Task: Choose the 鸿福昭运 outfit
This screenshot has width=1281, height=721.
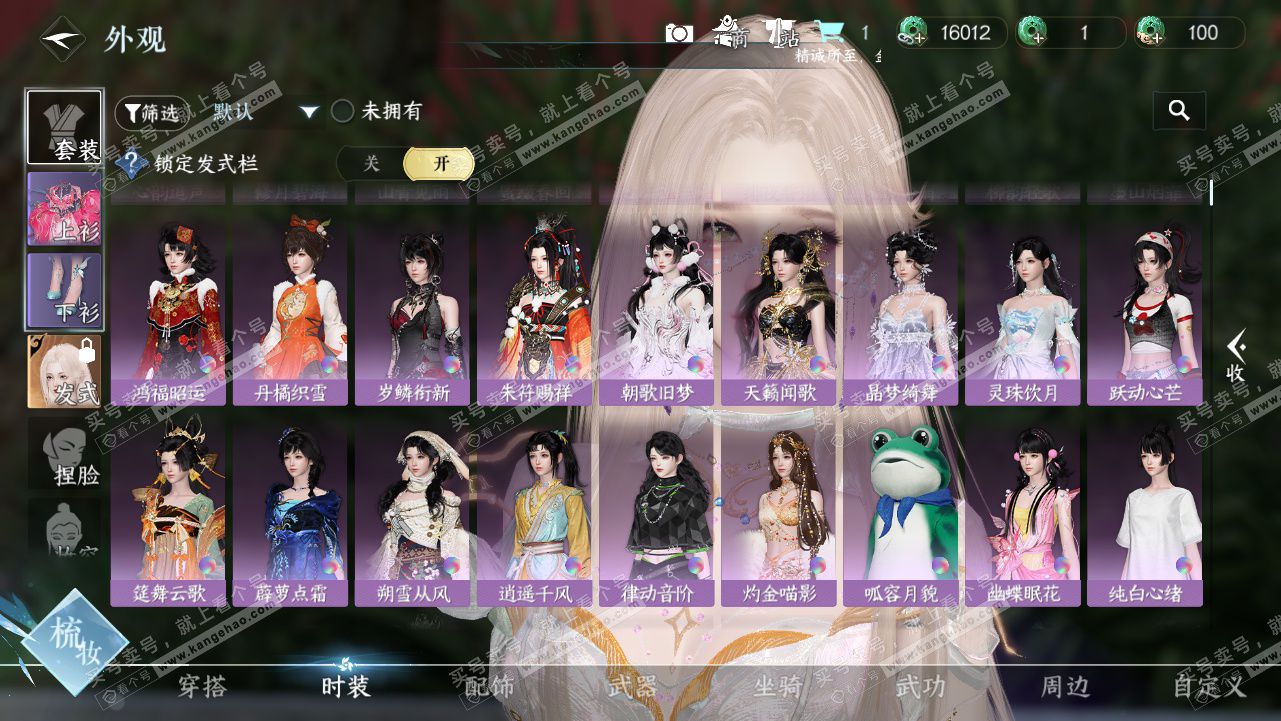Action: tap(168, 312)
